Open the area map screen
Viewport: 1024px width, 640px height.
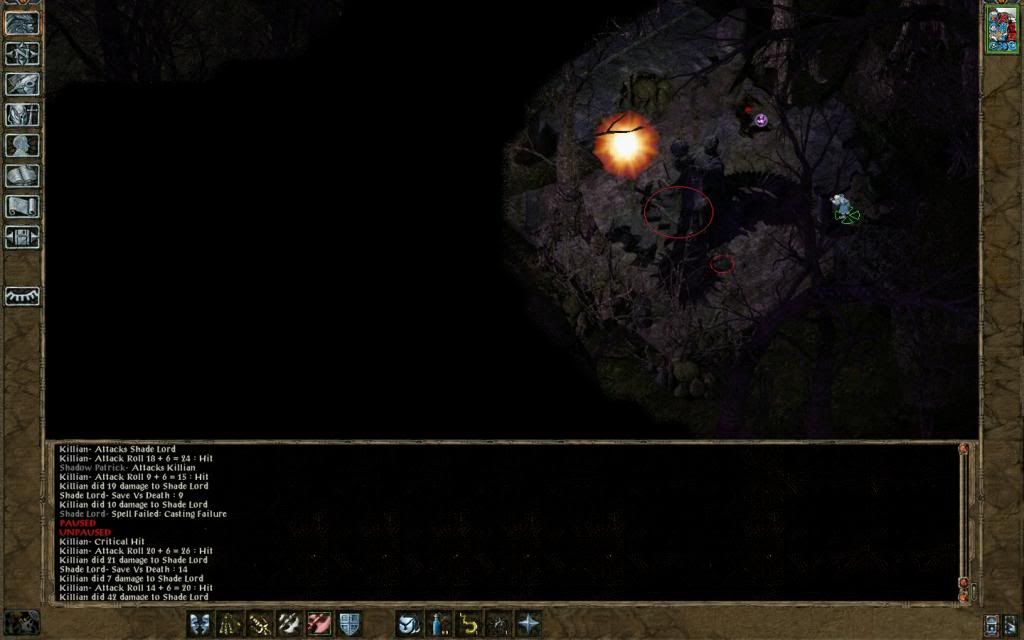pos(22,52)
